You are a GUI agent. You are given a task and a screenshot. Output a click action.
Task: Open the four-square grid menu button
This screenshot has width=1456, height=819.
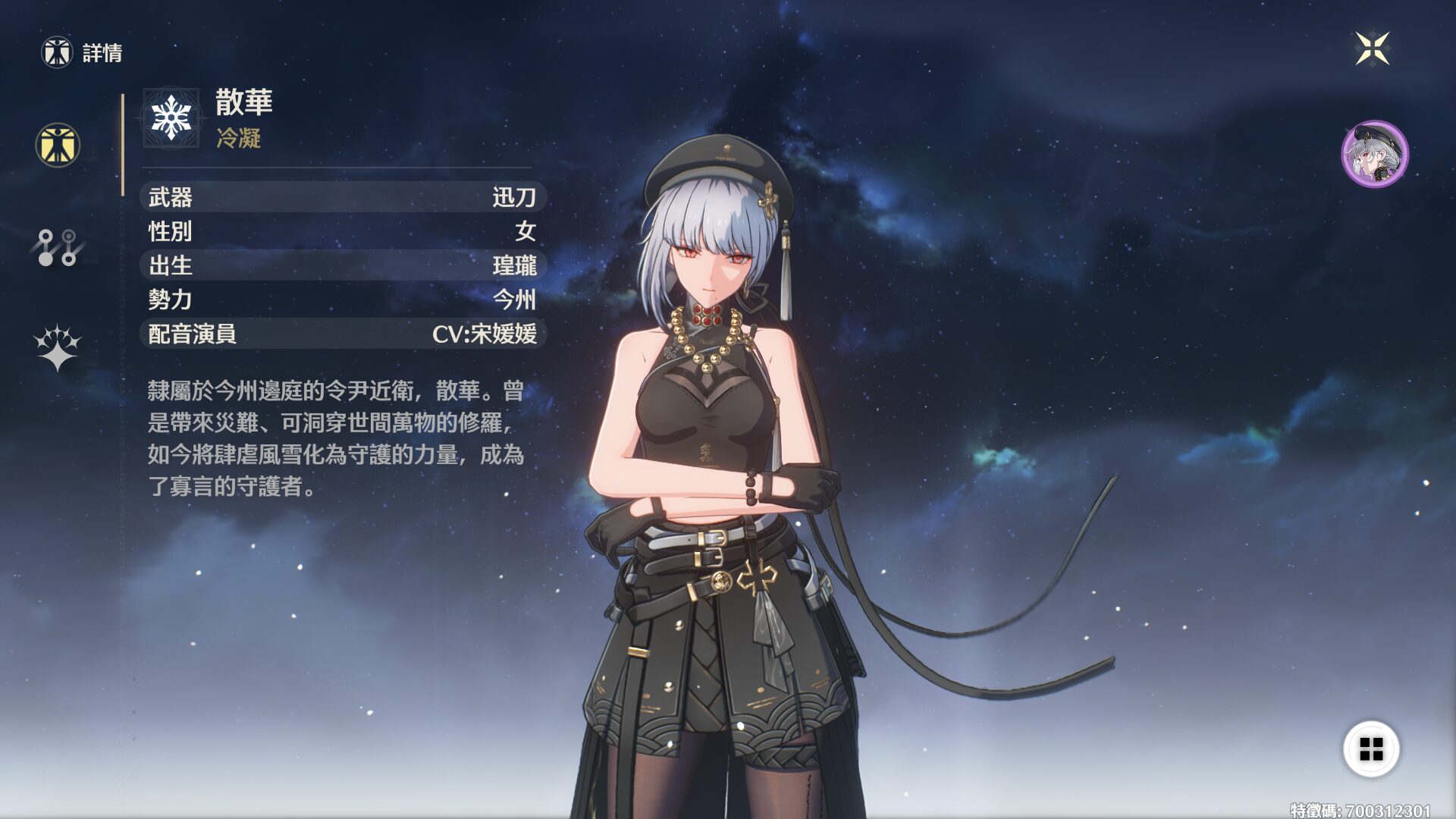[1371, 749]
